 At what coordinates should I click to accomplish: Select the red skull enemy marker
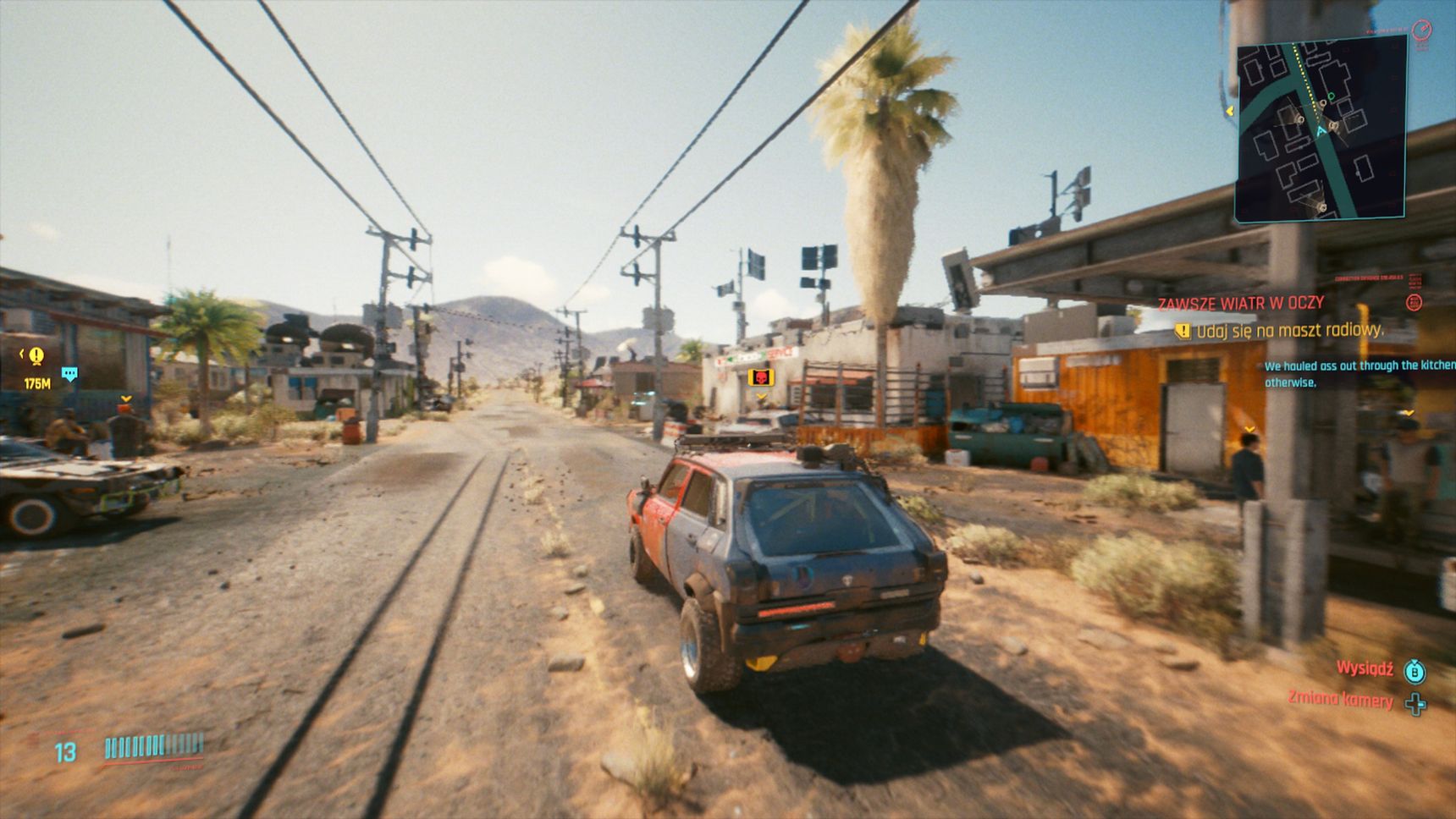pyautogui.click(x=761, y=377)
